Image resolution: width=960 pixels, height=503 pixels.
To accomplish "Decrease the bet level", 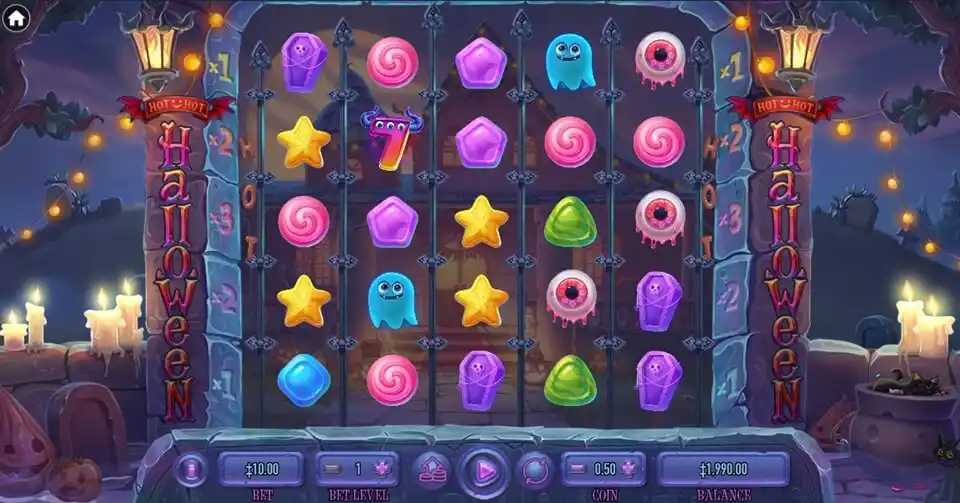I will pos(331,468).
